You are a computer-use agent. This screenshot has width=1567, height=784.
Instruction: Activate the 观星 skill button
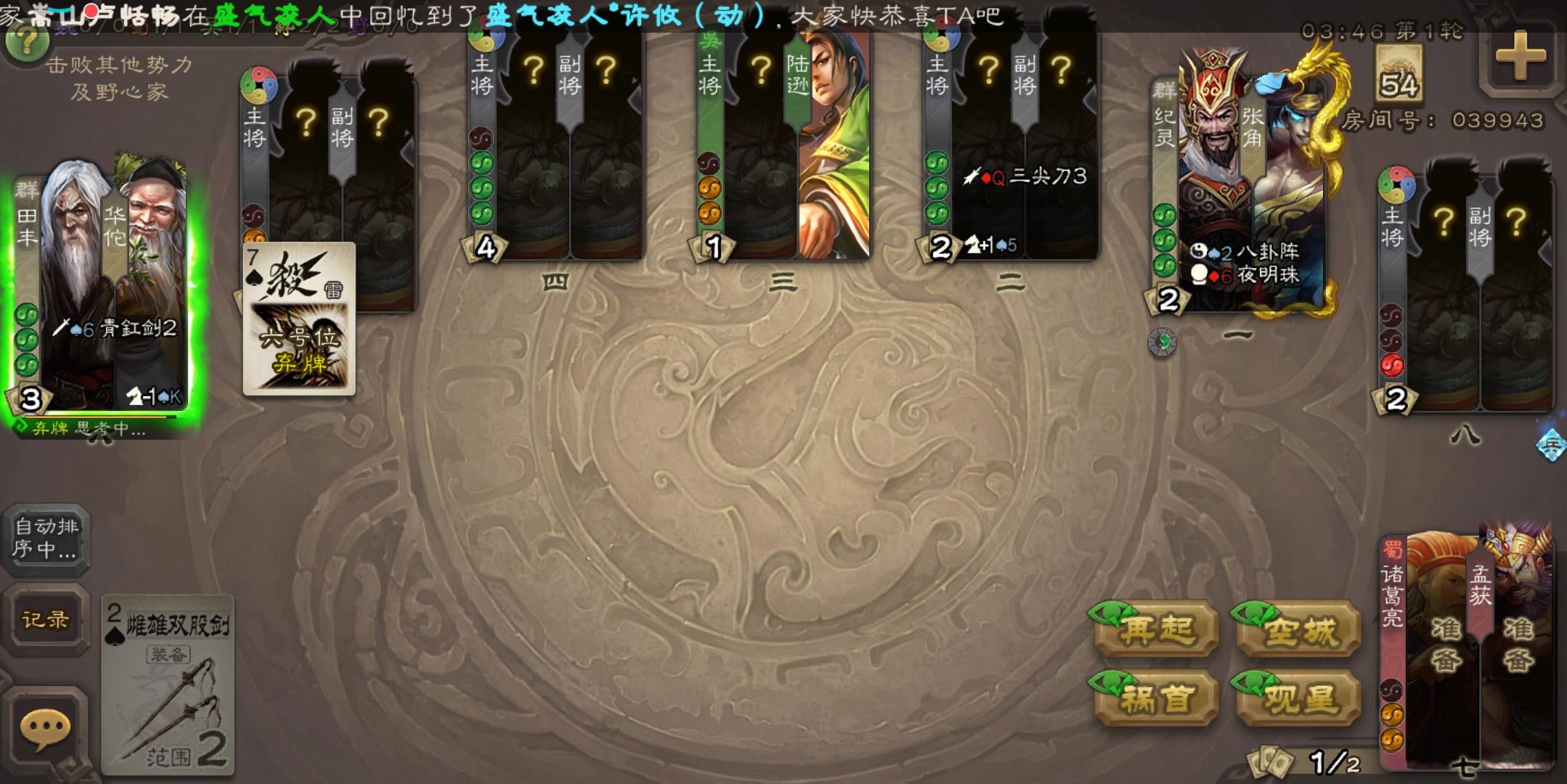pyautogui.click(x=1298, y=698)
